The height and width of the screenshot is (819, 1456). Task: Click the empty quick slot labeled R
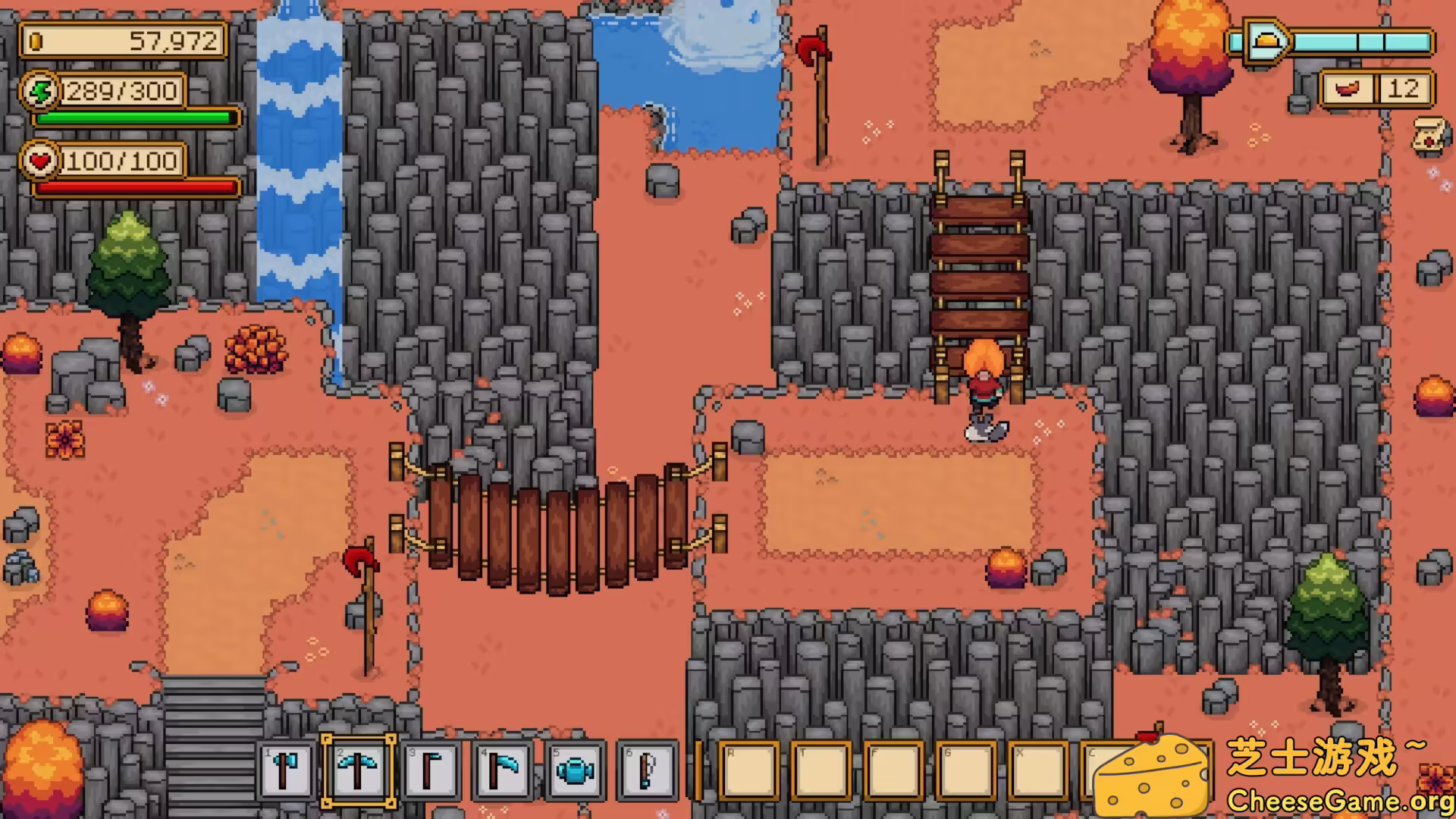pos(751,770)
